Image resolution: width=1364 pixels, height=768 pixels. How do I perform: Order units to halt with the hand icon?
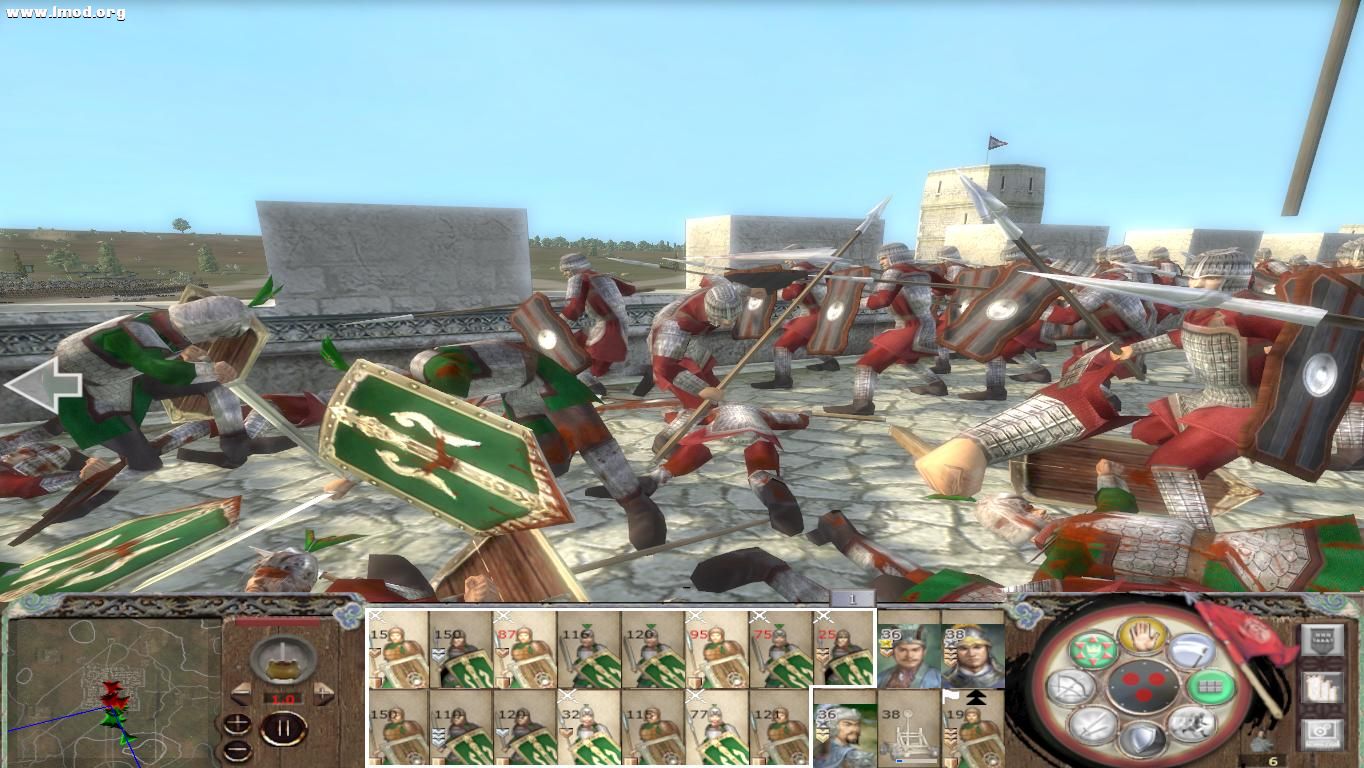pyautogui.click(x=1141, y=638)
